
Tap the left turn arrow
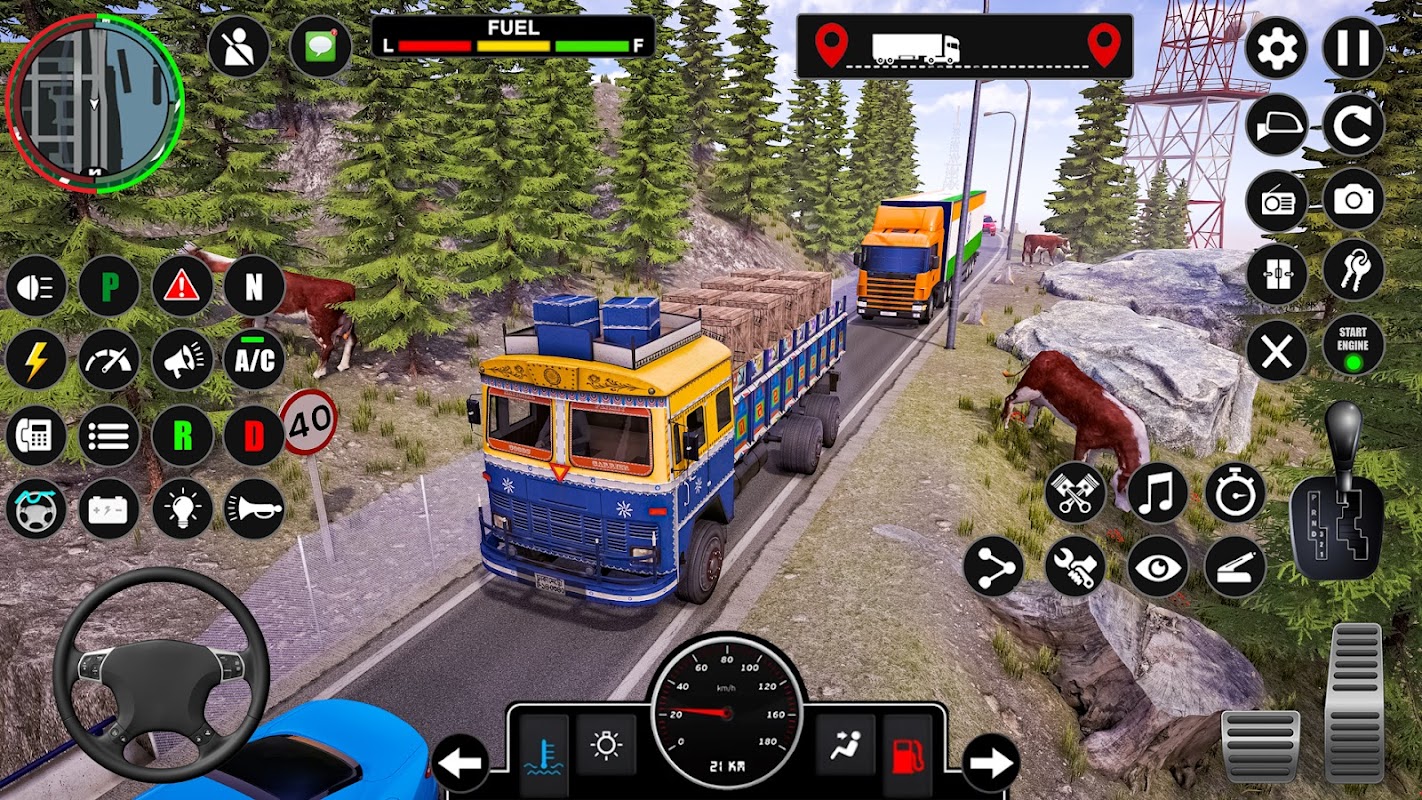pos(461,763)
